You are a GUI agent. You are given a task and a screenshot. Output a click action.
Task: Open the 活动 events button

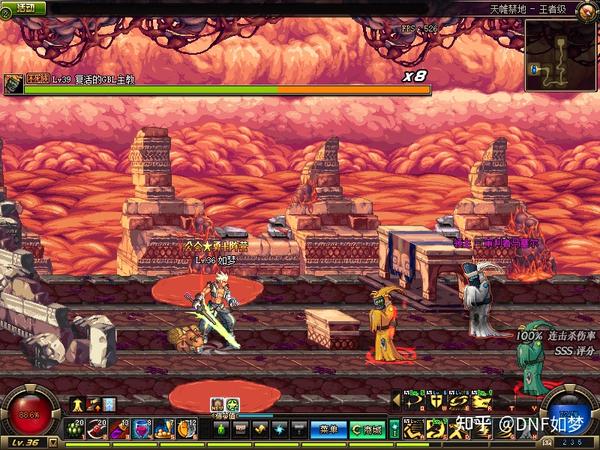coord(30,7)
